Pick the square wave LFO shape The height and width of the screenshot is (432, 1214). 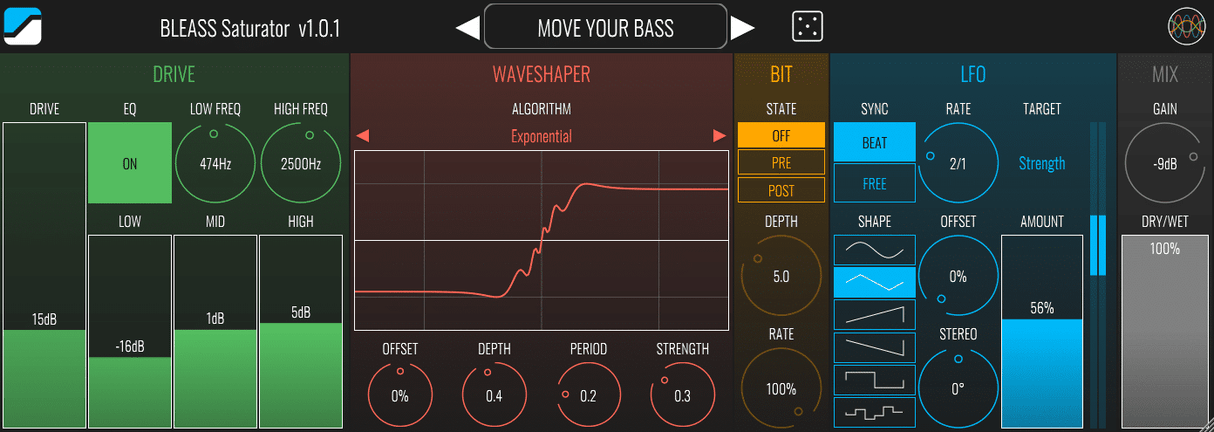tap(874, 380)
